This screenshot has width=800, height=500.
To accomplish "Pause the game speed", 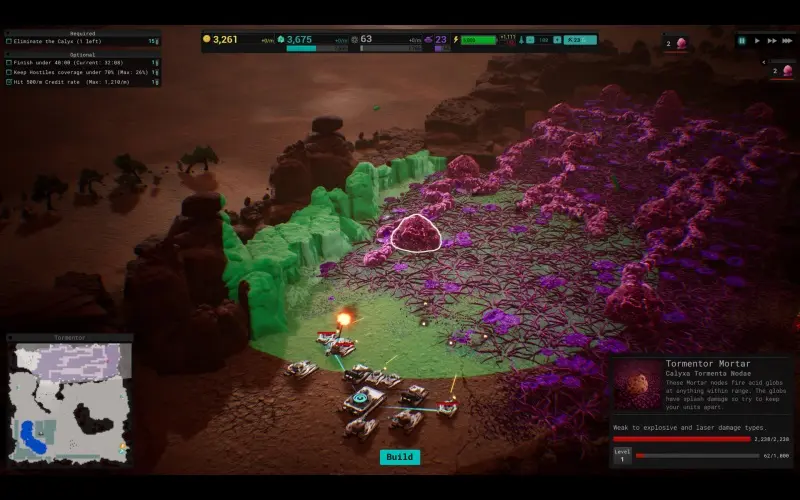I will click(742, 41).
